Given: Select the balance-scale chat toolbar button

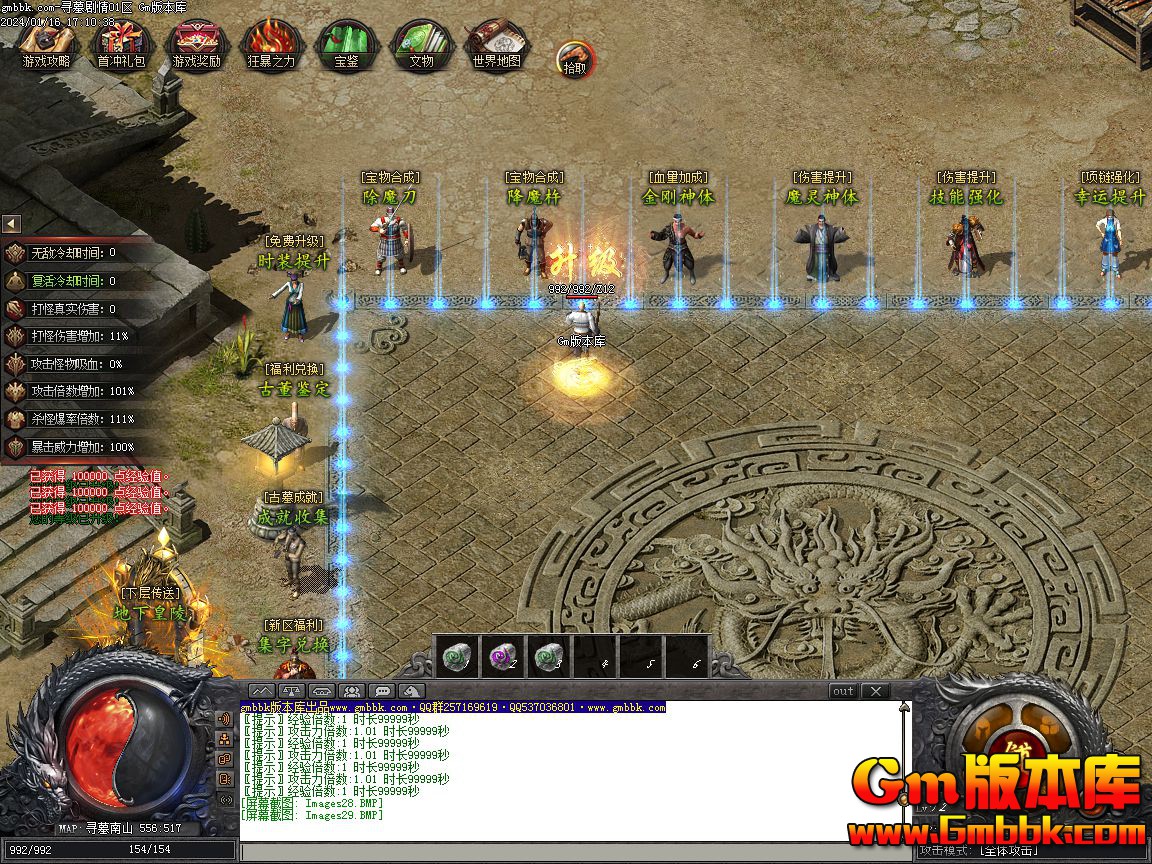Looking at the screenshot, I should [x=291, y=691].
